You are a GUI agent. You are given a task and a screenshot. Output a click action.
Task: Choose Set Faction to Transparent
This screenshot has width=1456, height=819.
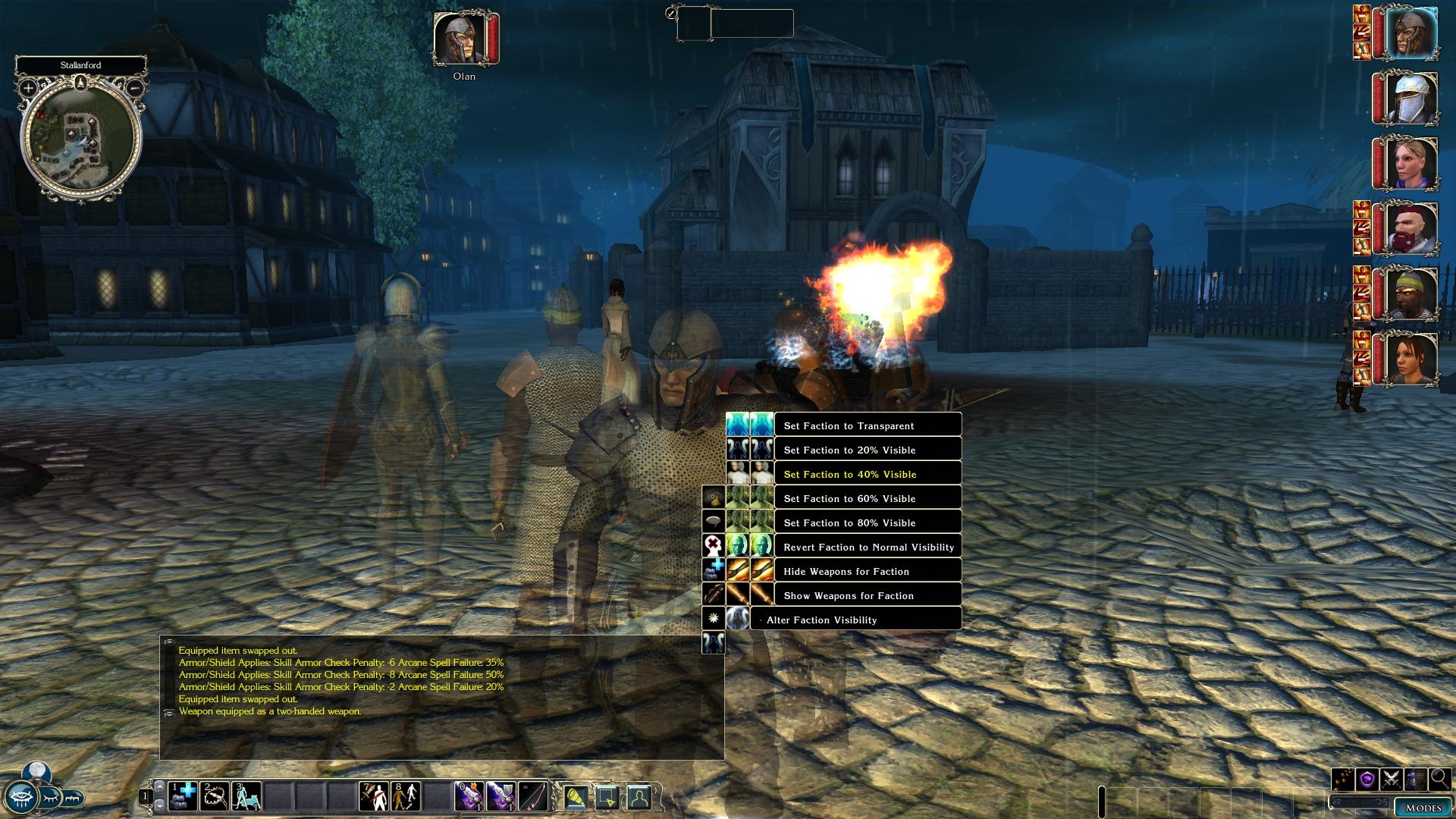[849, 425]
